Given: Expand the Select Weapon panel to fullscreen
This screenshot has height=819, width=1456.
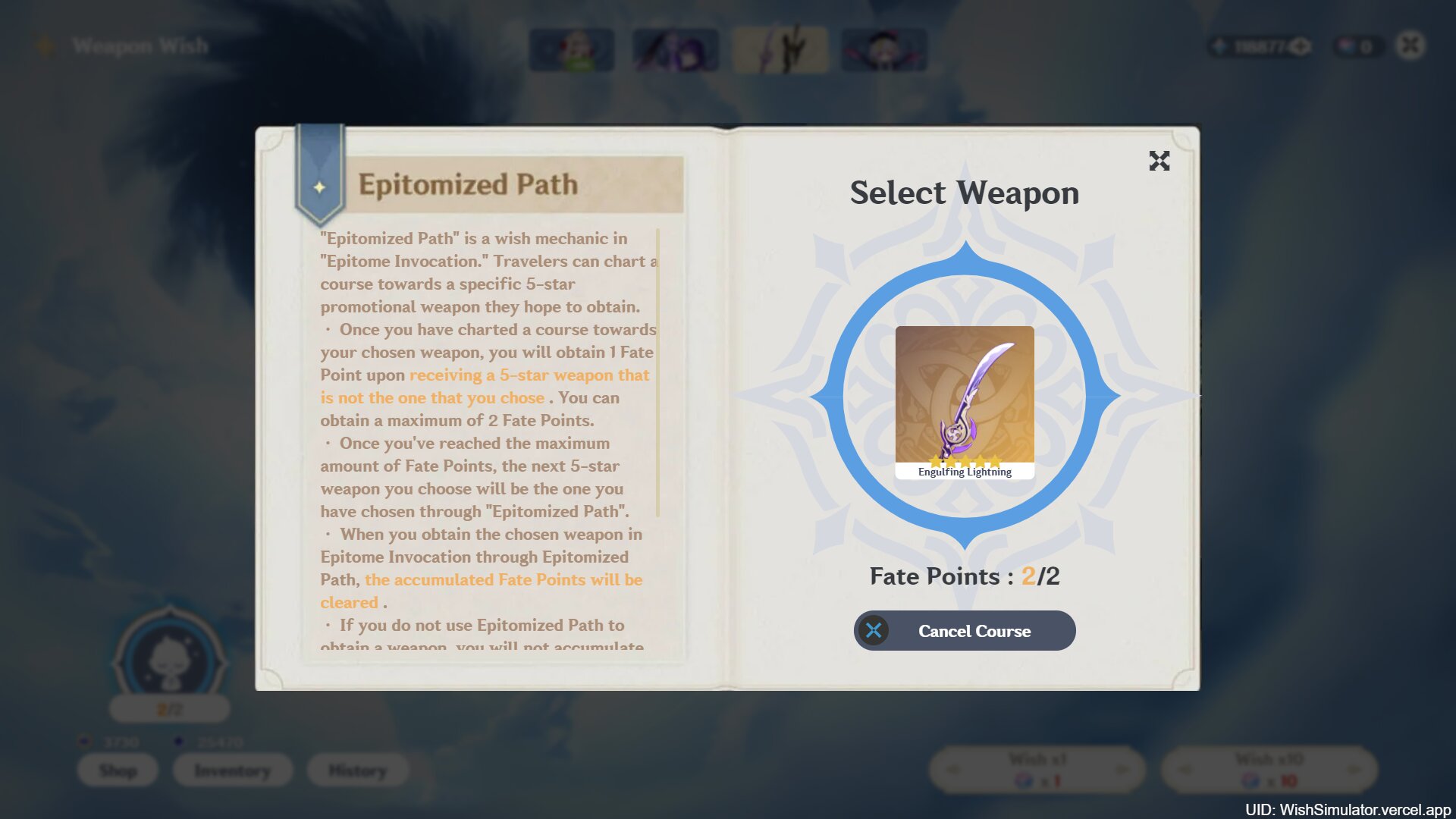Looking at the screenshot, I should (x=1159, y=162).
